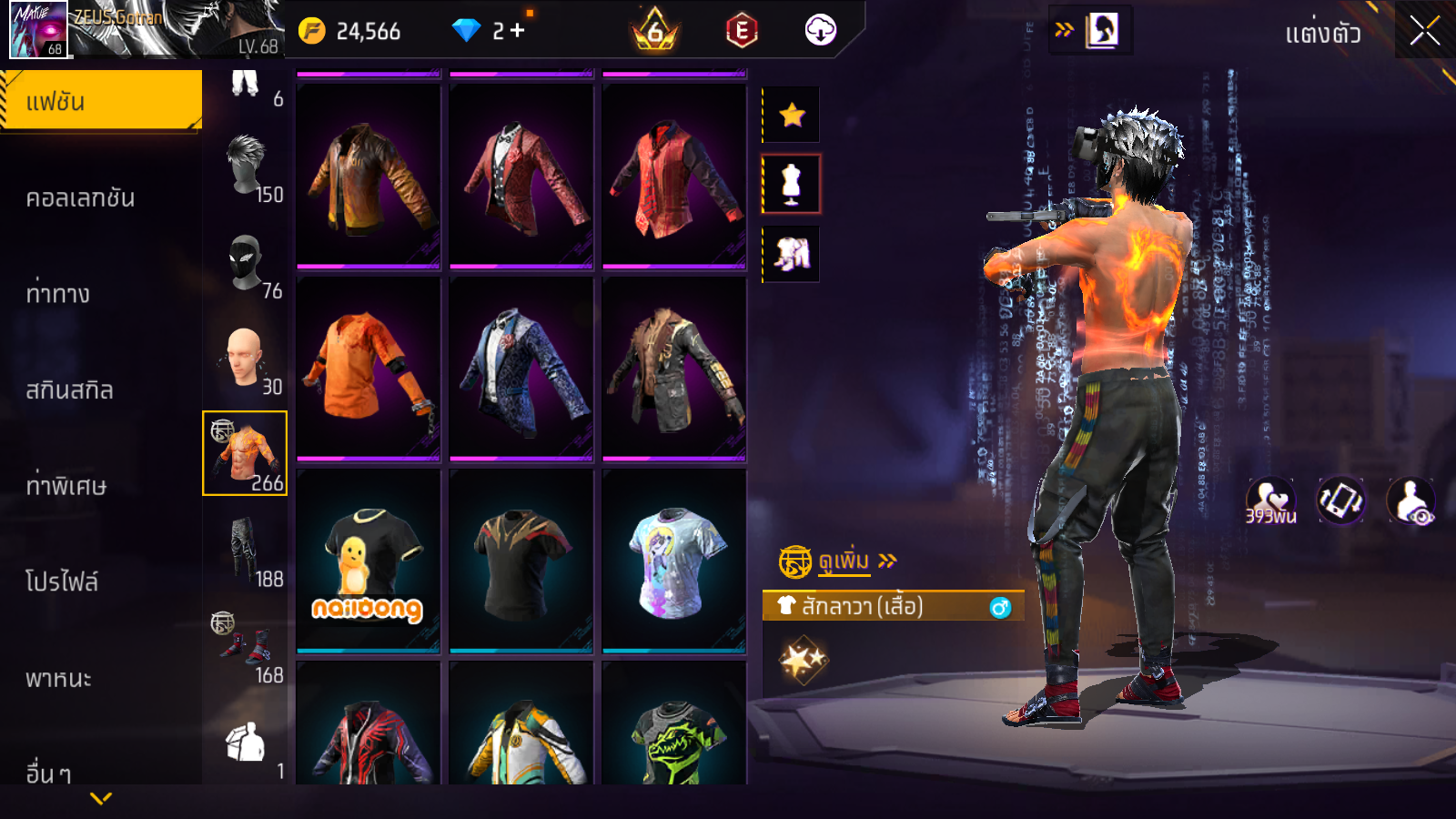This screenshot has height=819, width=1456.
Task: Add gold coins with the currency icon
Action: click(x=312, y=32)
